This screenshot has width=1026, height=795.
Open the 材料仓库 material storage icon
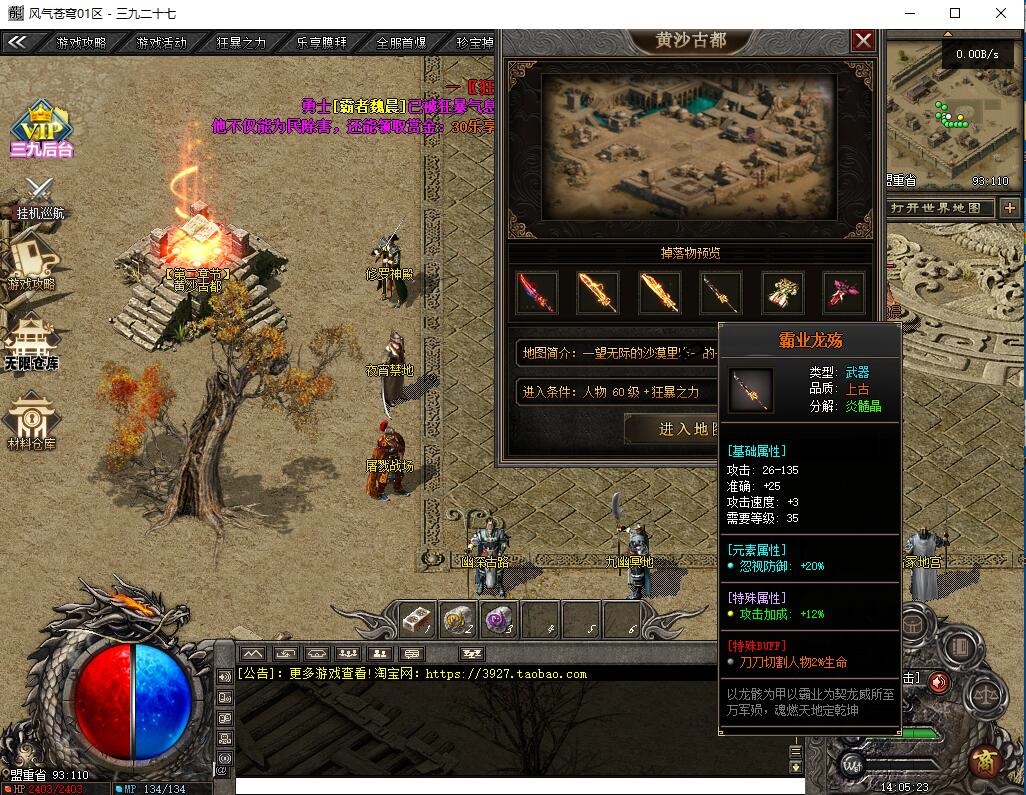point(31,420)
